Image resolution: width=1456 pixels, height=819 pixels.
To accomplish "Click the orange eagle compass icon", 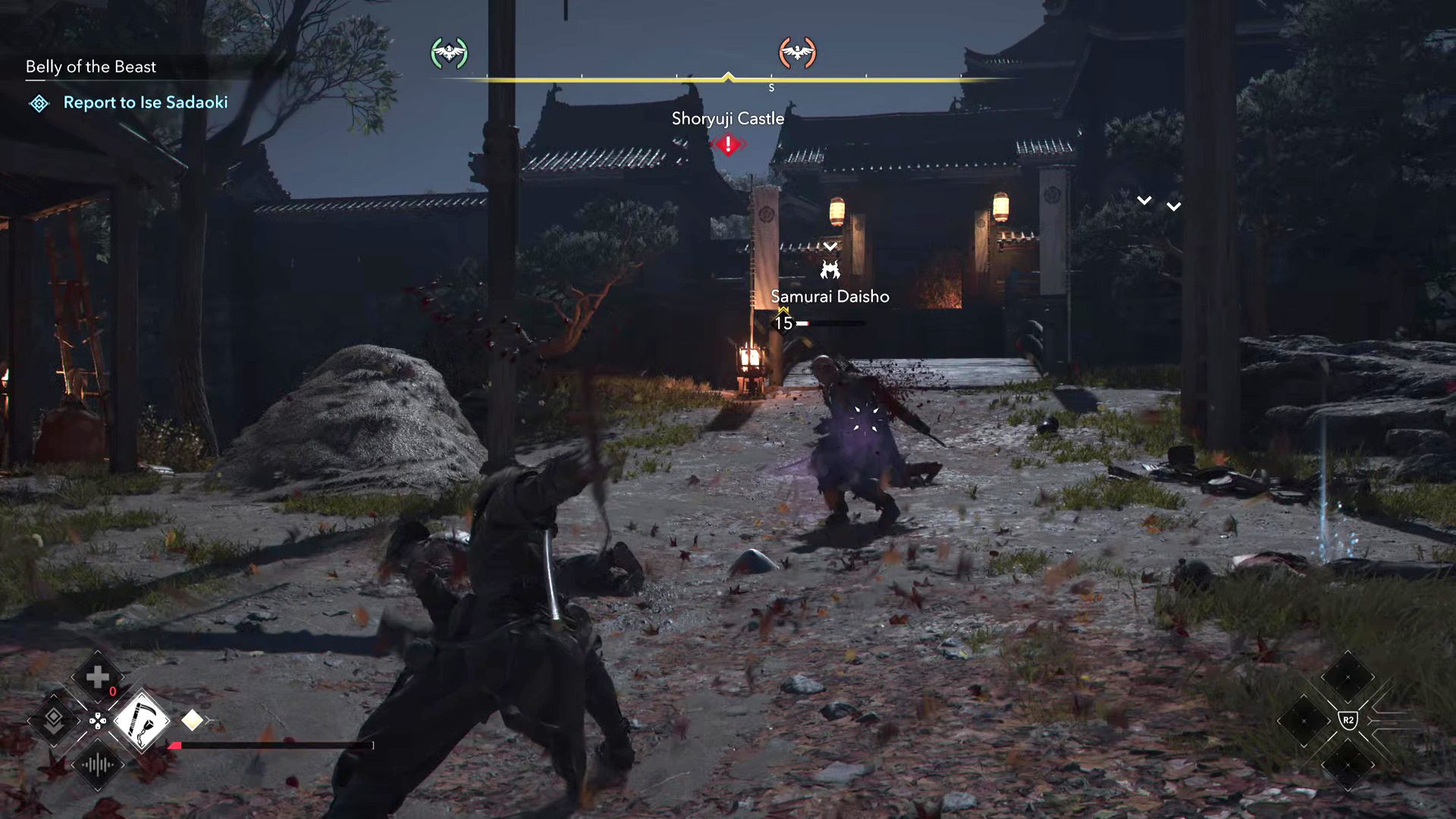I will (797, 53).
